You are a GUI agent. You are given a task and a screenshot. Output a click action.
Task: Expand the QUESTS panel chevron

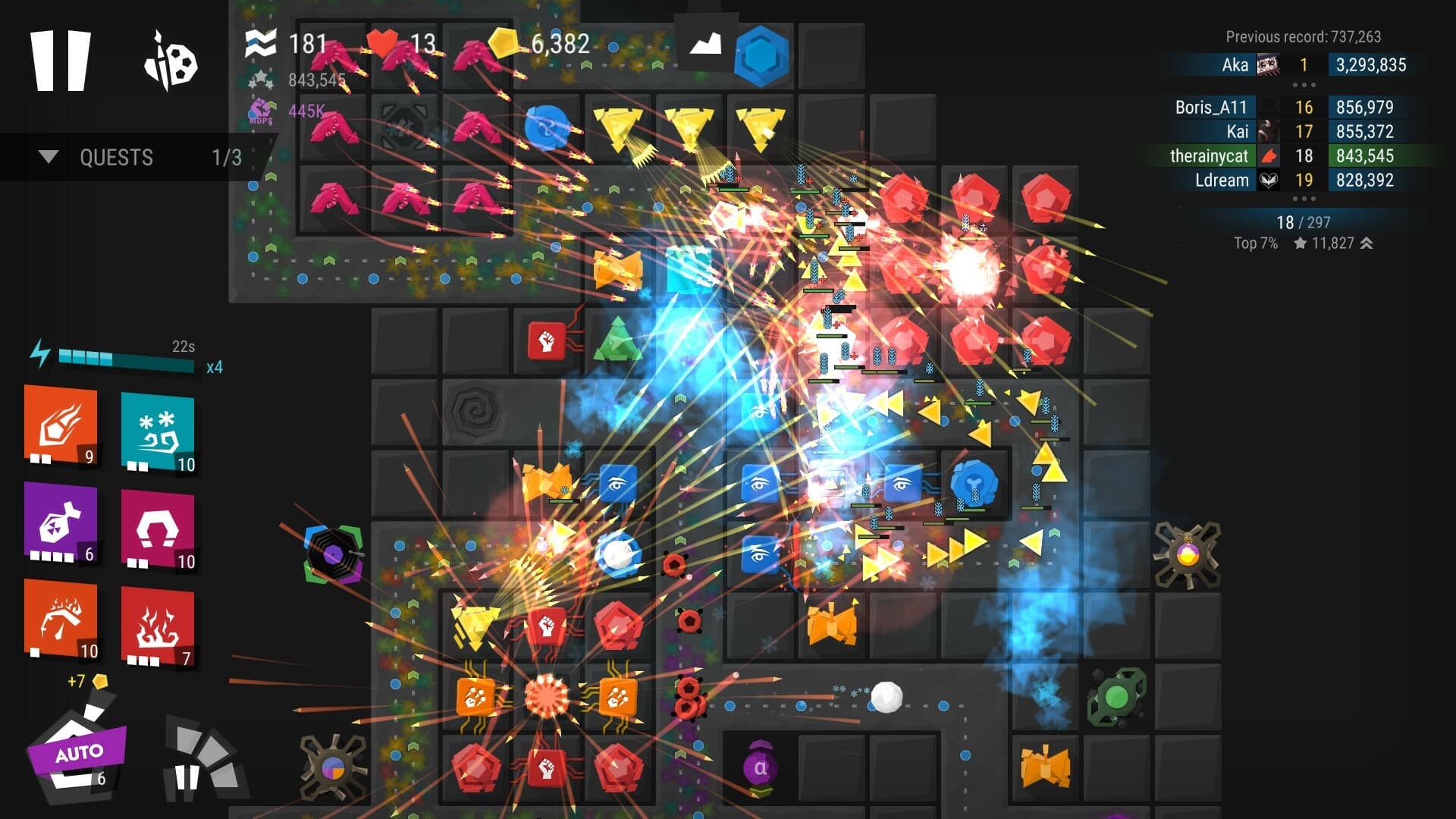49,158
